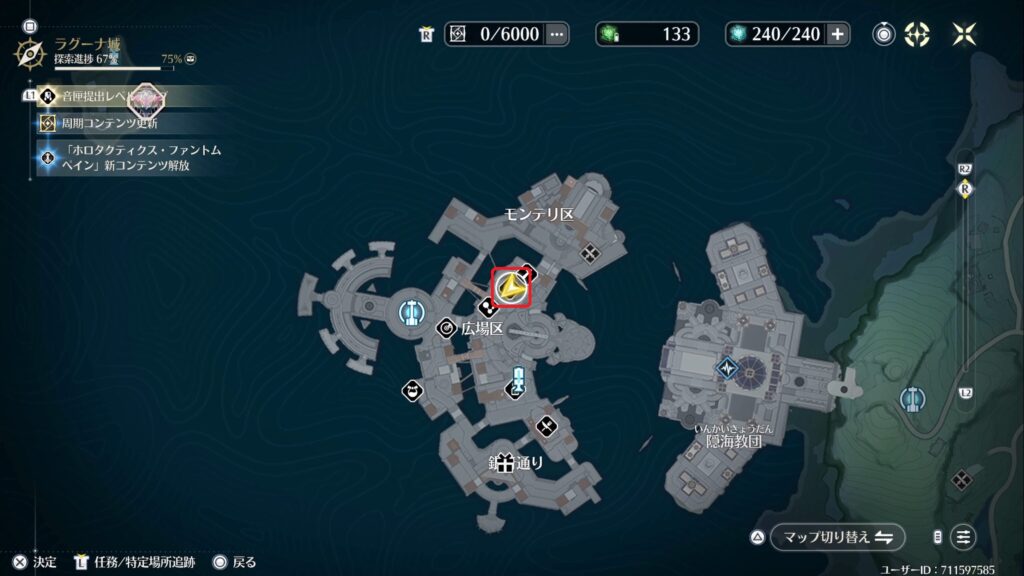The height and width of the screenshot is (576, 1024).
Task: Select the blue teleport marker below 広場区
Action: pos(518,381)
